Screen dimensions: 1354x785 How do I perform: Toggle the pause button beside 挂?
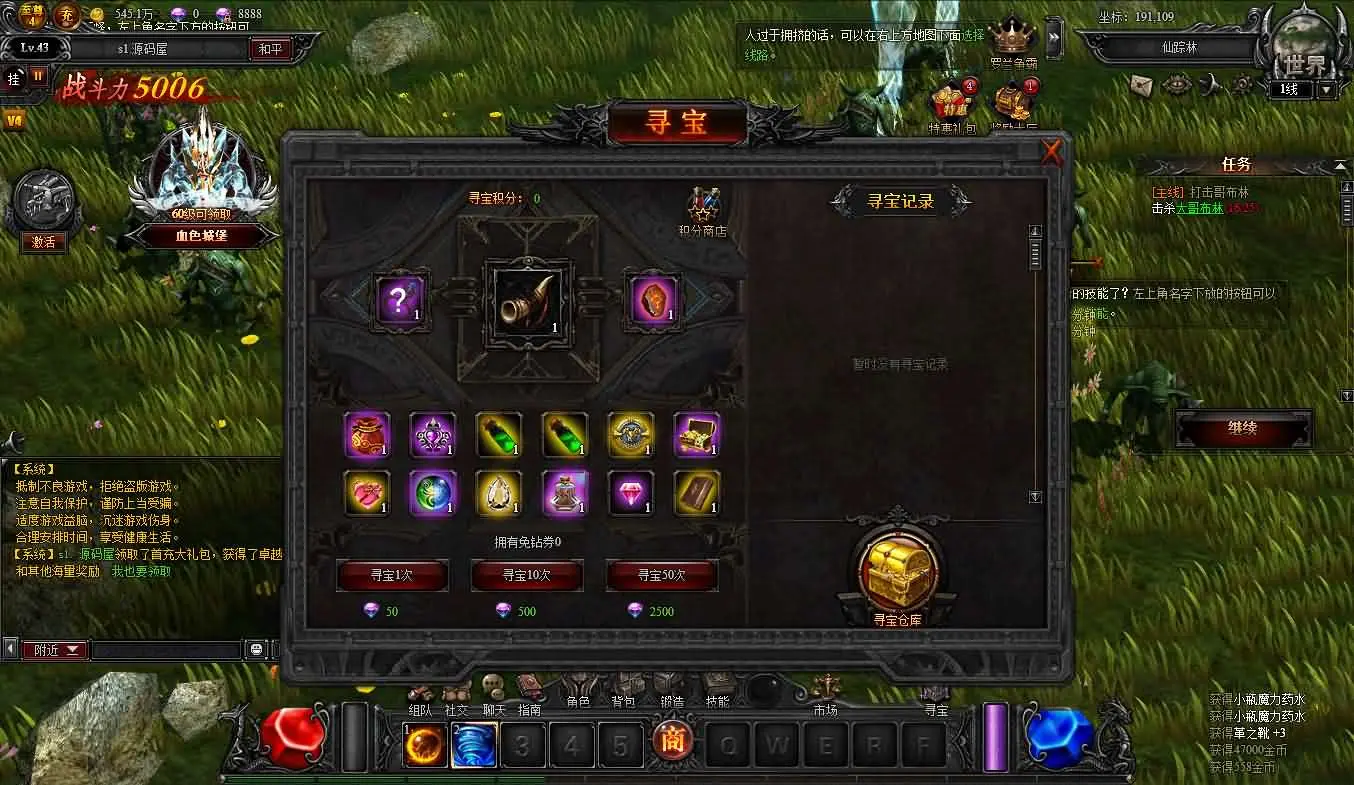coord(36,76)
